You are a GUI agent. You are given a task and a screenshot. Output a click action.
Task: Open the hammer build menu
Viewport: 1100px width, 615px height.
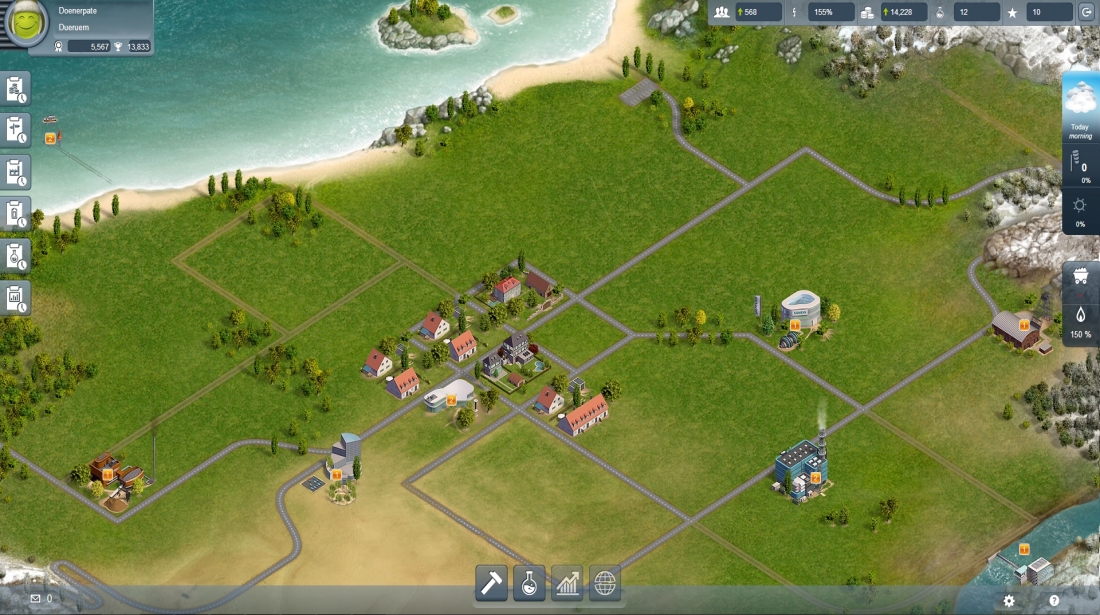(x=491, y=582)
